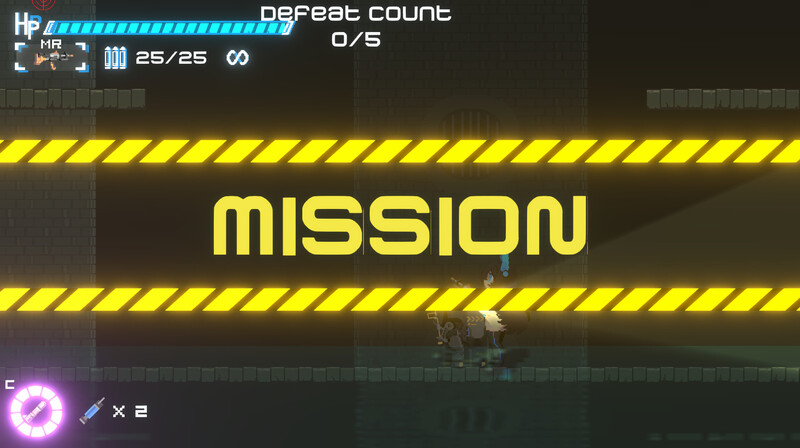This screenshot has height=448, width=800.
Task: Use the blue syringe healing item
Action: pyautogui.click(x=92, y=411)
